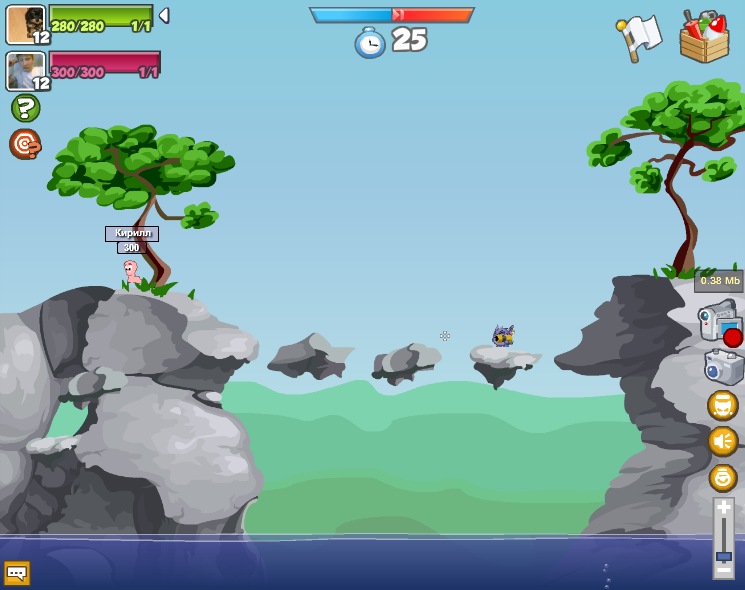
Task: Open the chat with the orange speech bubble
Action: pos(17,573)
